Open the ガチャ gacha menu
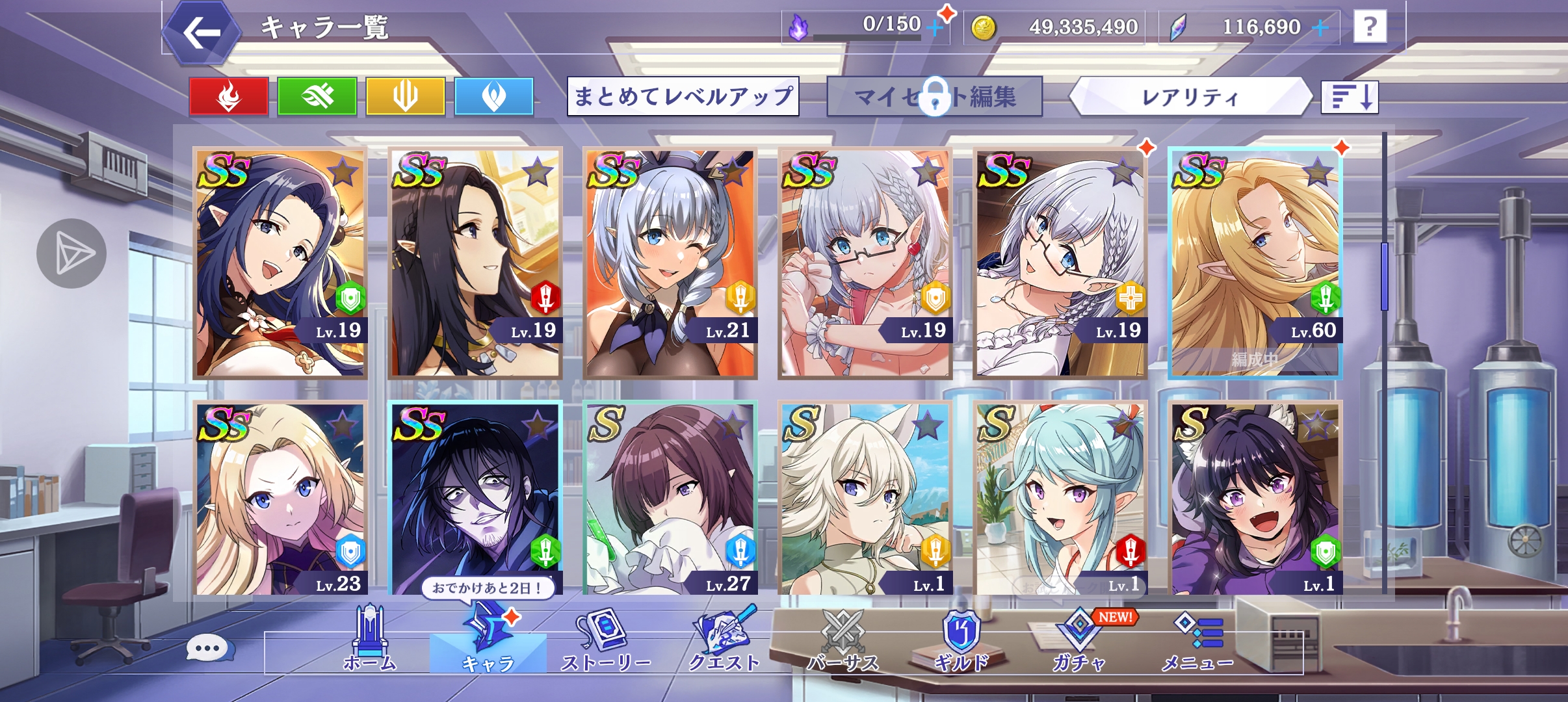This screenshot has height=702, width=1568. click(1079, 640)
